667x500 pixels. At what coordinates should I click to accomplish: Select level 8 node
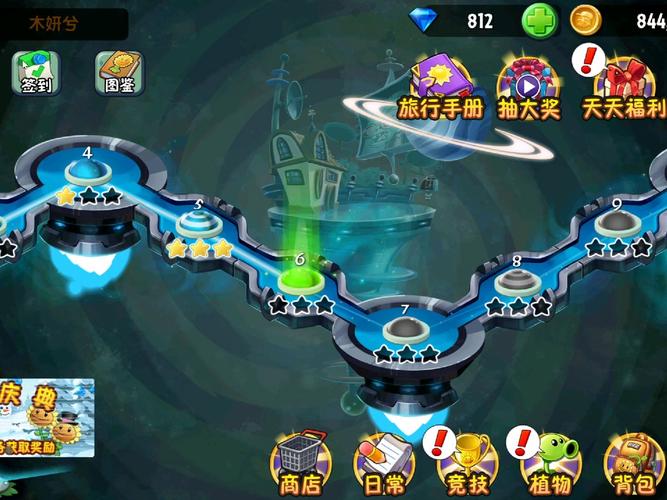tap(516, 282)
